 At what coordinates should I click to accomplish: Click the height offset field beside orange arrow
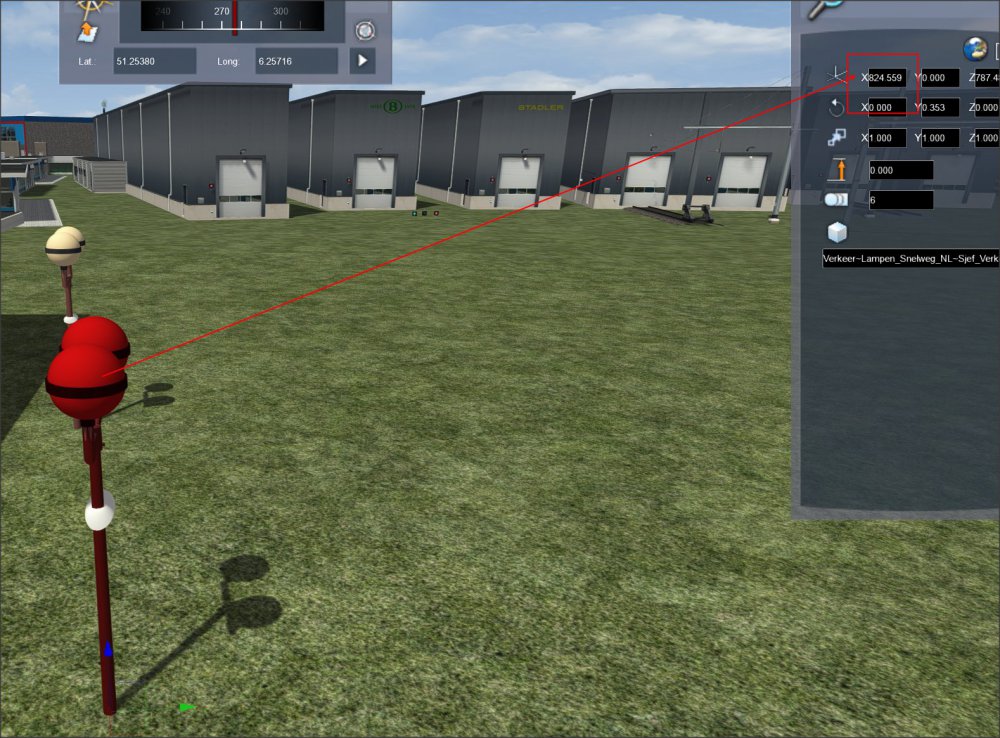point(900,170)
